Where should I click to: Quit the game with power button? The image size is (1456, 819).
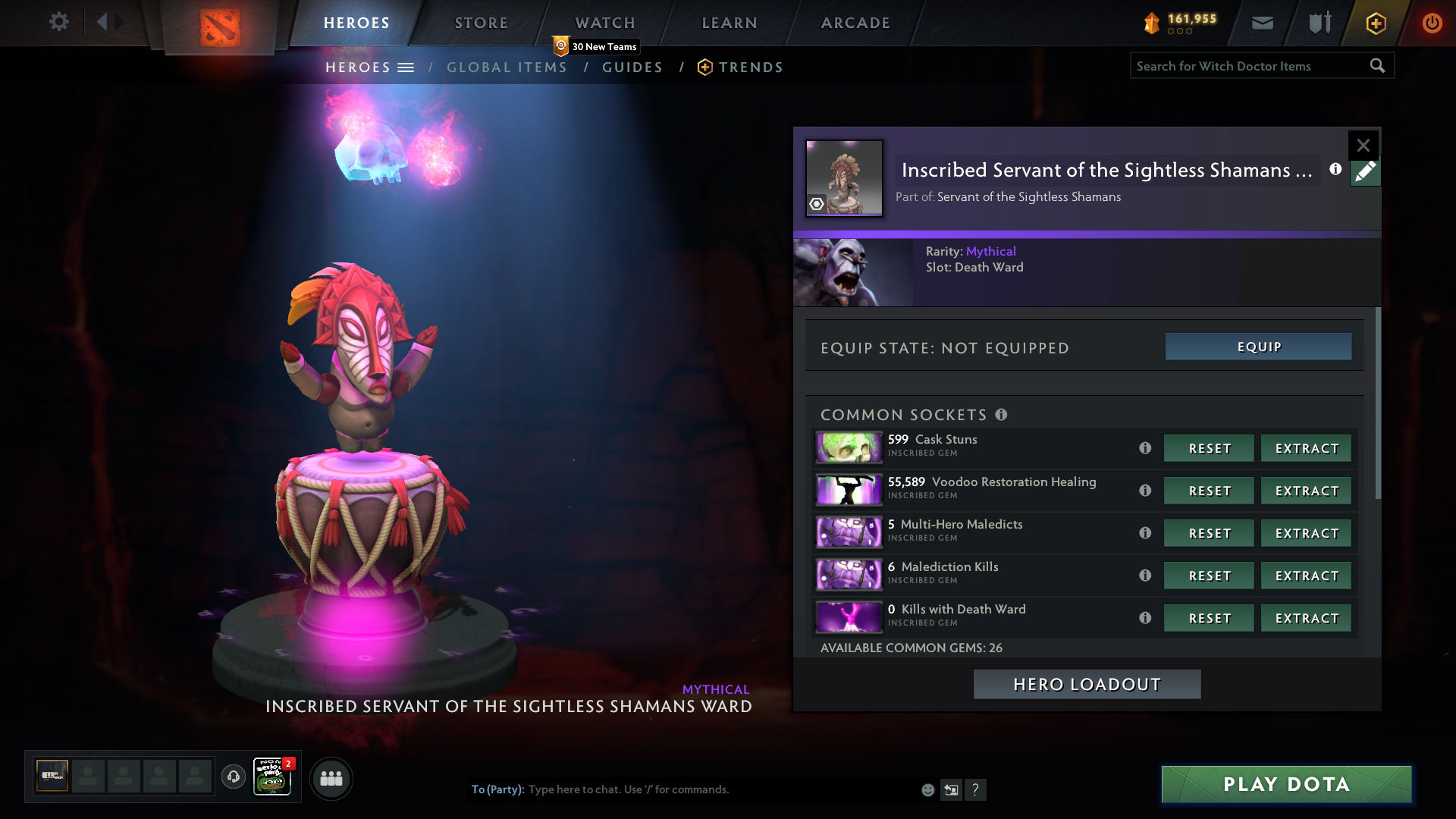point(1432,23)
